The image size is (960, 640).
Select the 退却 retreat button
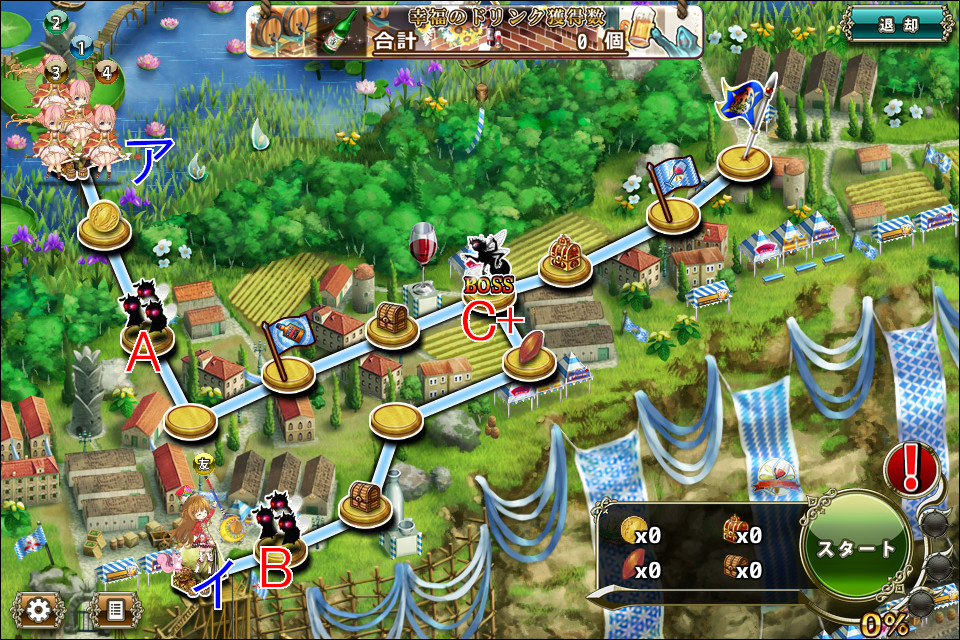(896, 24)
